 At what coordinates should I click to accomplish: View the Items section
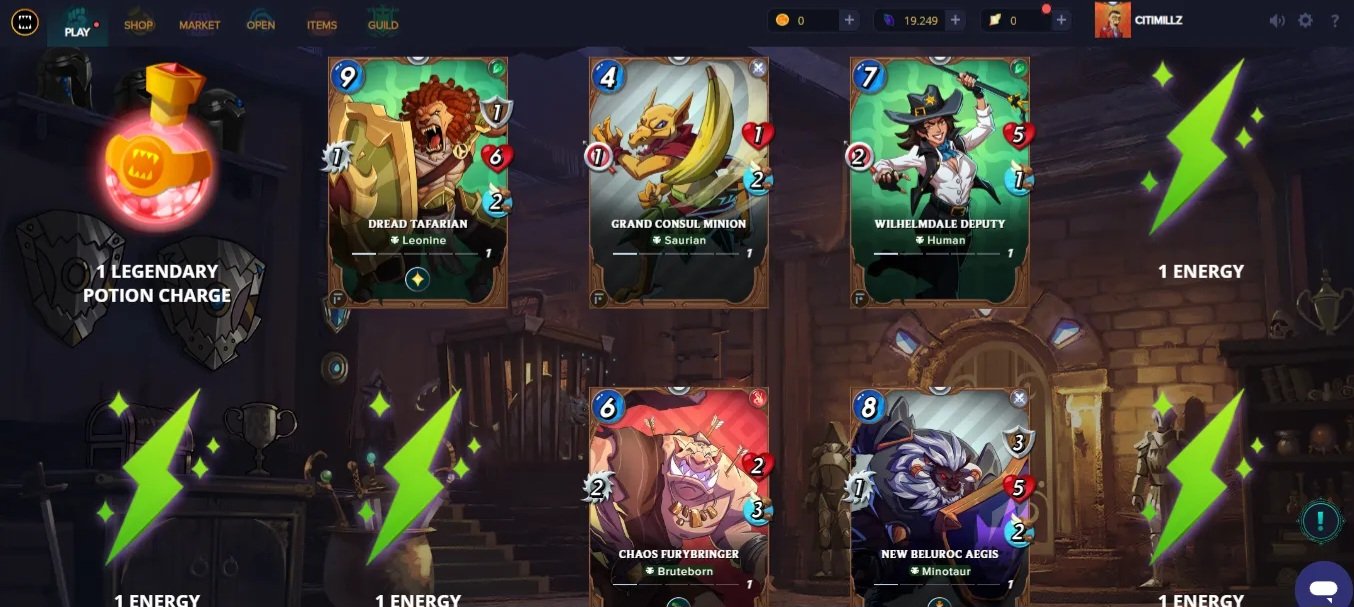point(322,24)
